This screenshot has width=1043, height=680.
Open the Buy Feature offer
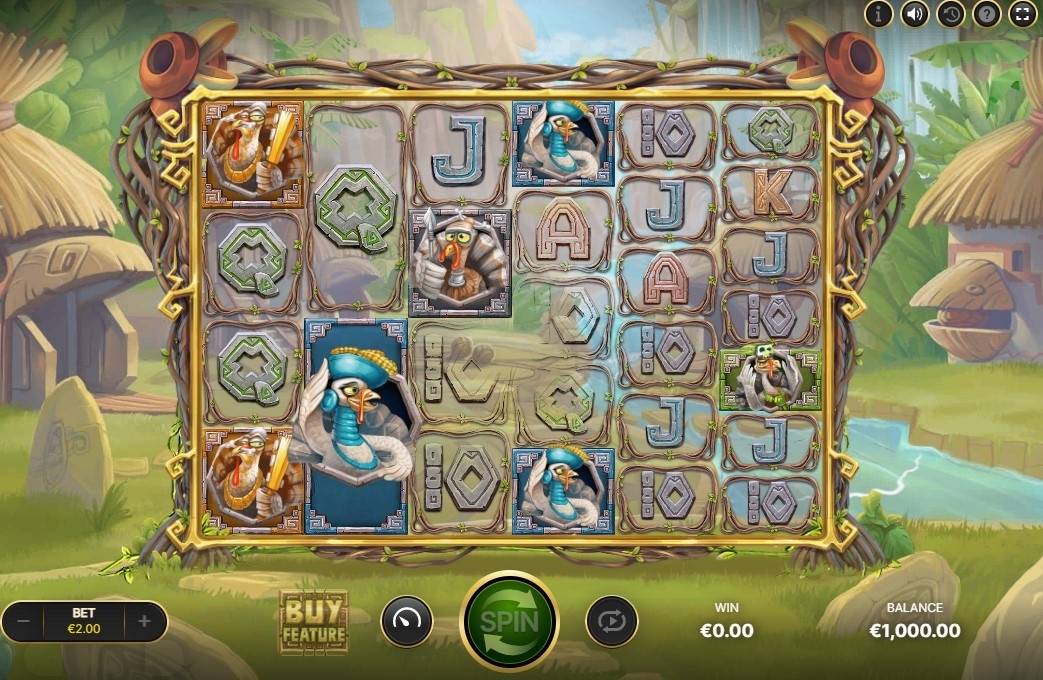[x=314, y=622]
